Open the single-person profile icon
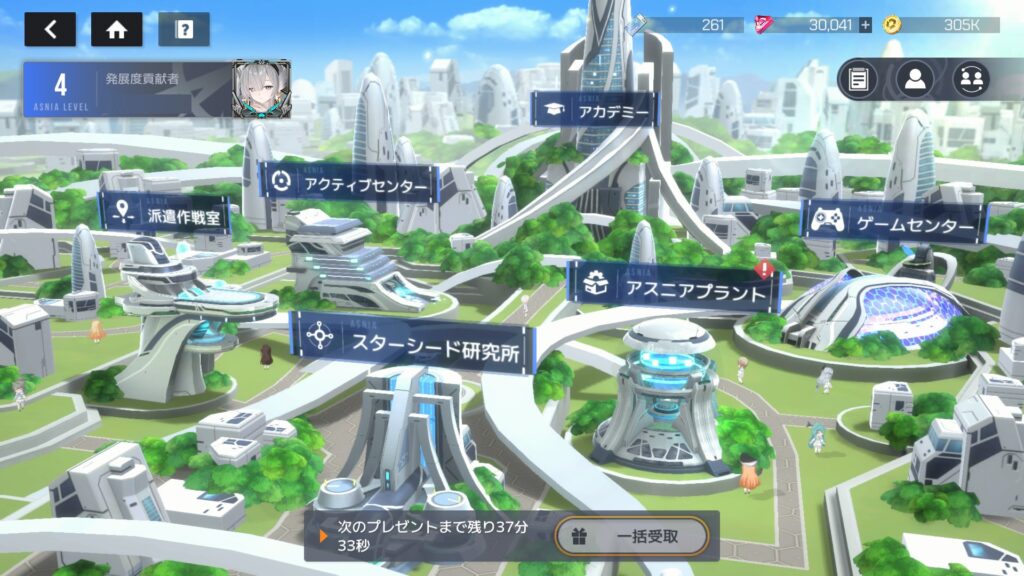 click(915, 80)
